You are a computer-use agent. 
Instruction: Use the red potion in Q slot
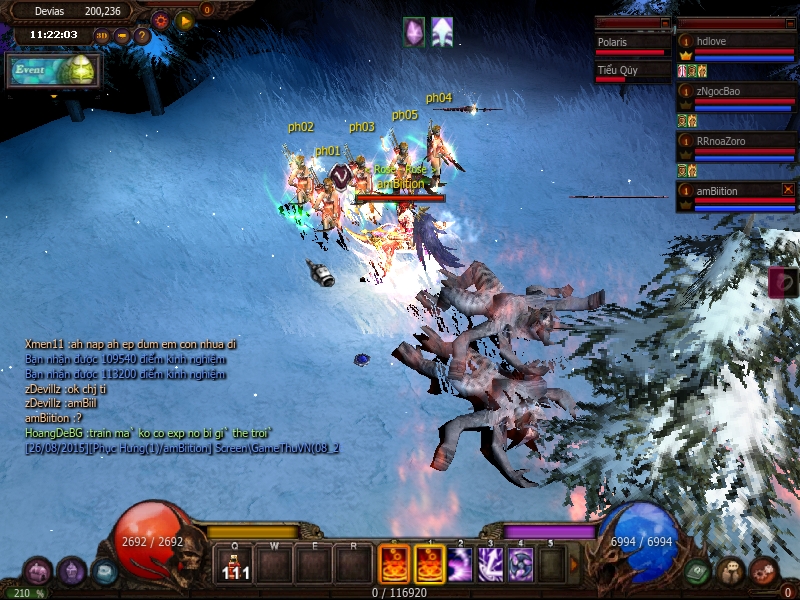coord(236,565)
